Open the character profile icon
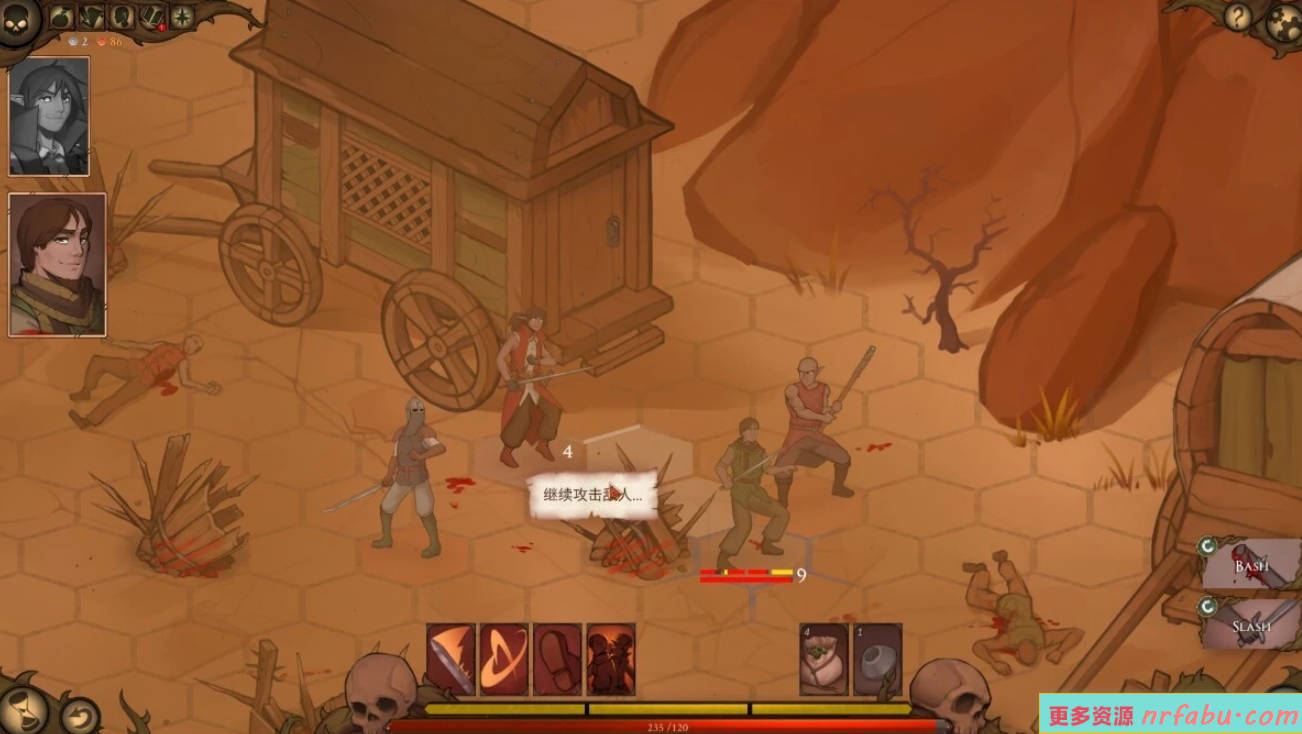The height and width of the screenshot is (734, 1302). tap(122, 17)
